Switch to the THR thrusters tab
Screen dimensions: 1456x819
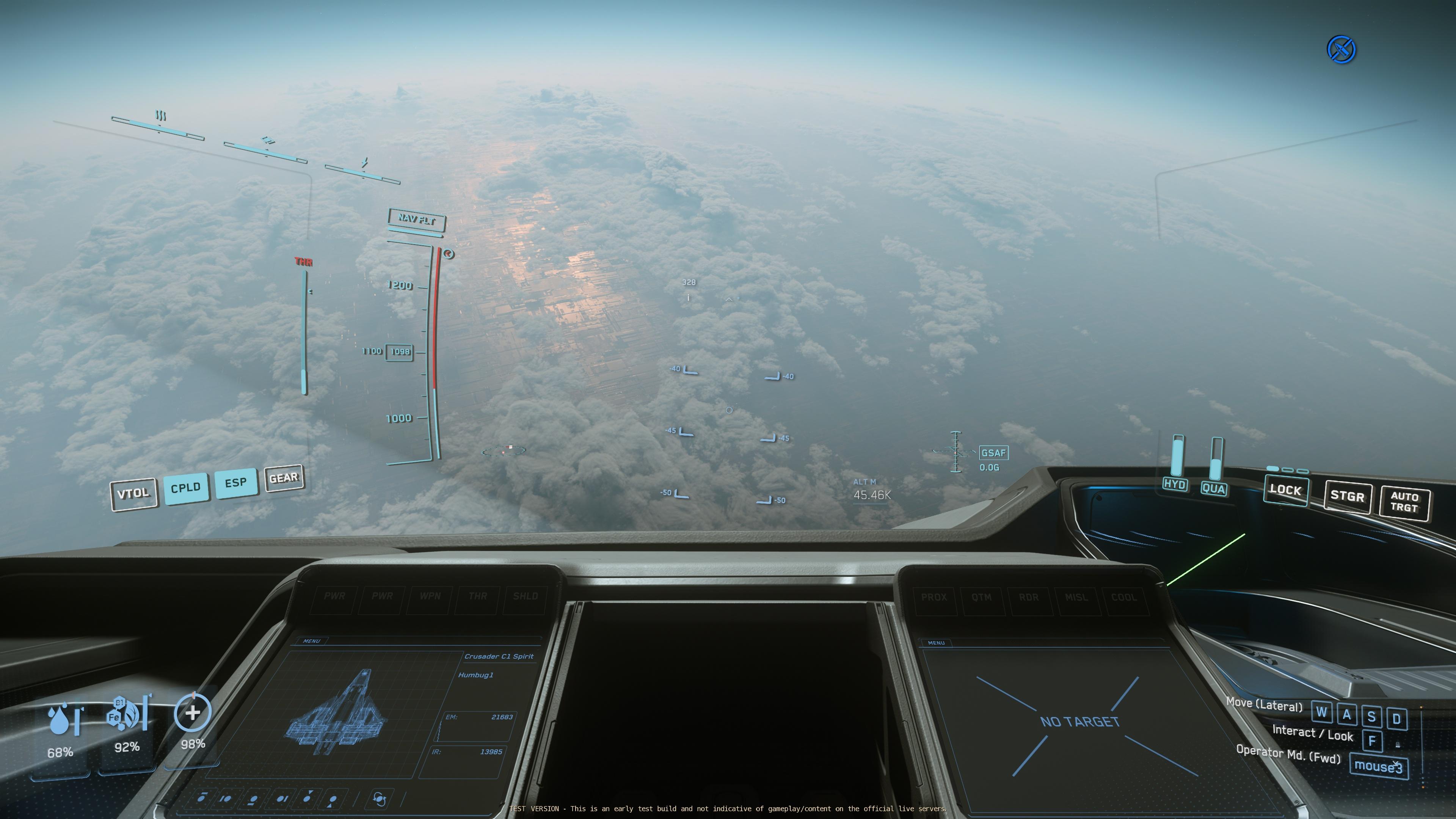pyautogui.click(x=478, y=596)
